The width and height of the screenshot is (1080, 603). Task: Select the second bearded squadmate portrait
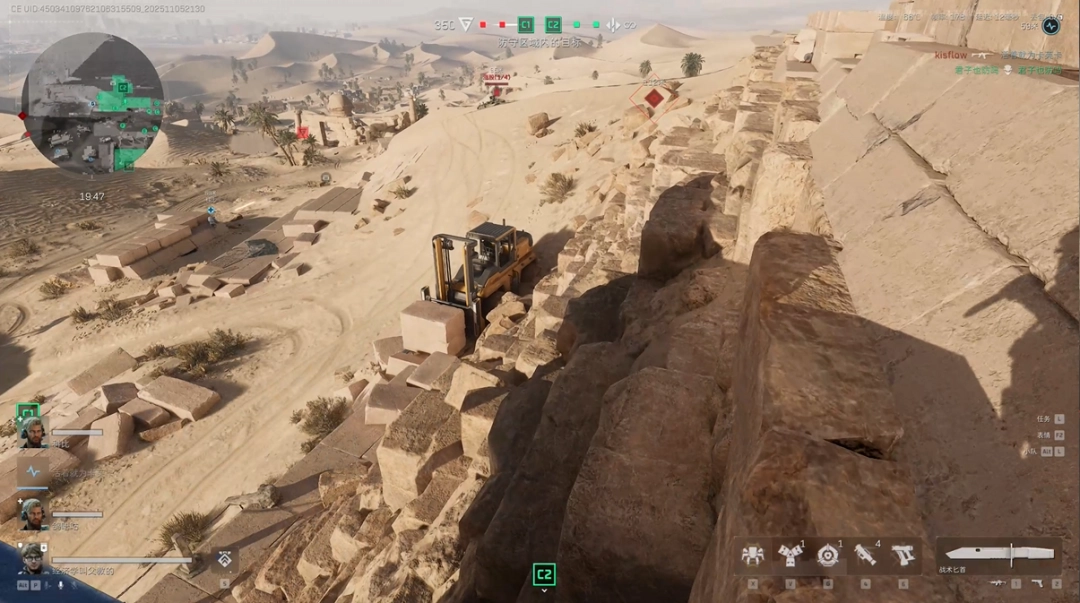(33, 513)
